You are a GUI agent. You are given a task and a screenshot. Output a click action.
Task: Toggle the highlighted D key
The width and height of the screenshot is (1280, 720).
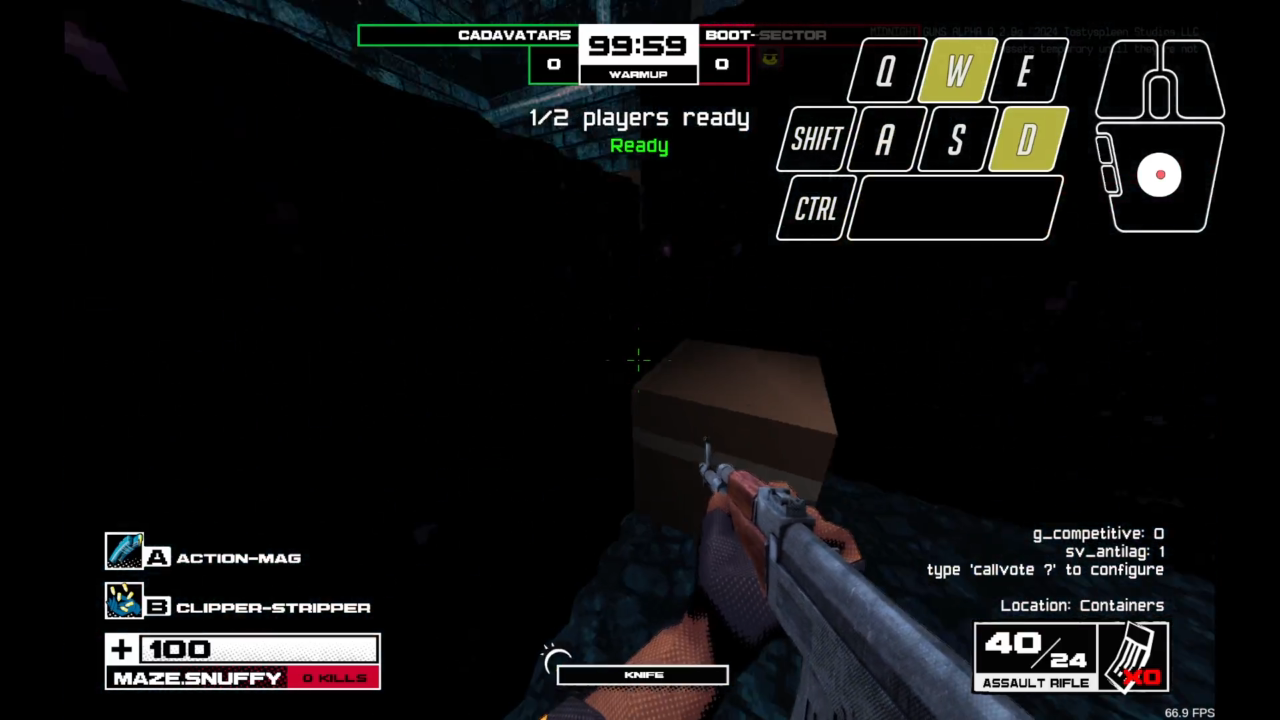[1026, 140]
